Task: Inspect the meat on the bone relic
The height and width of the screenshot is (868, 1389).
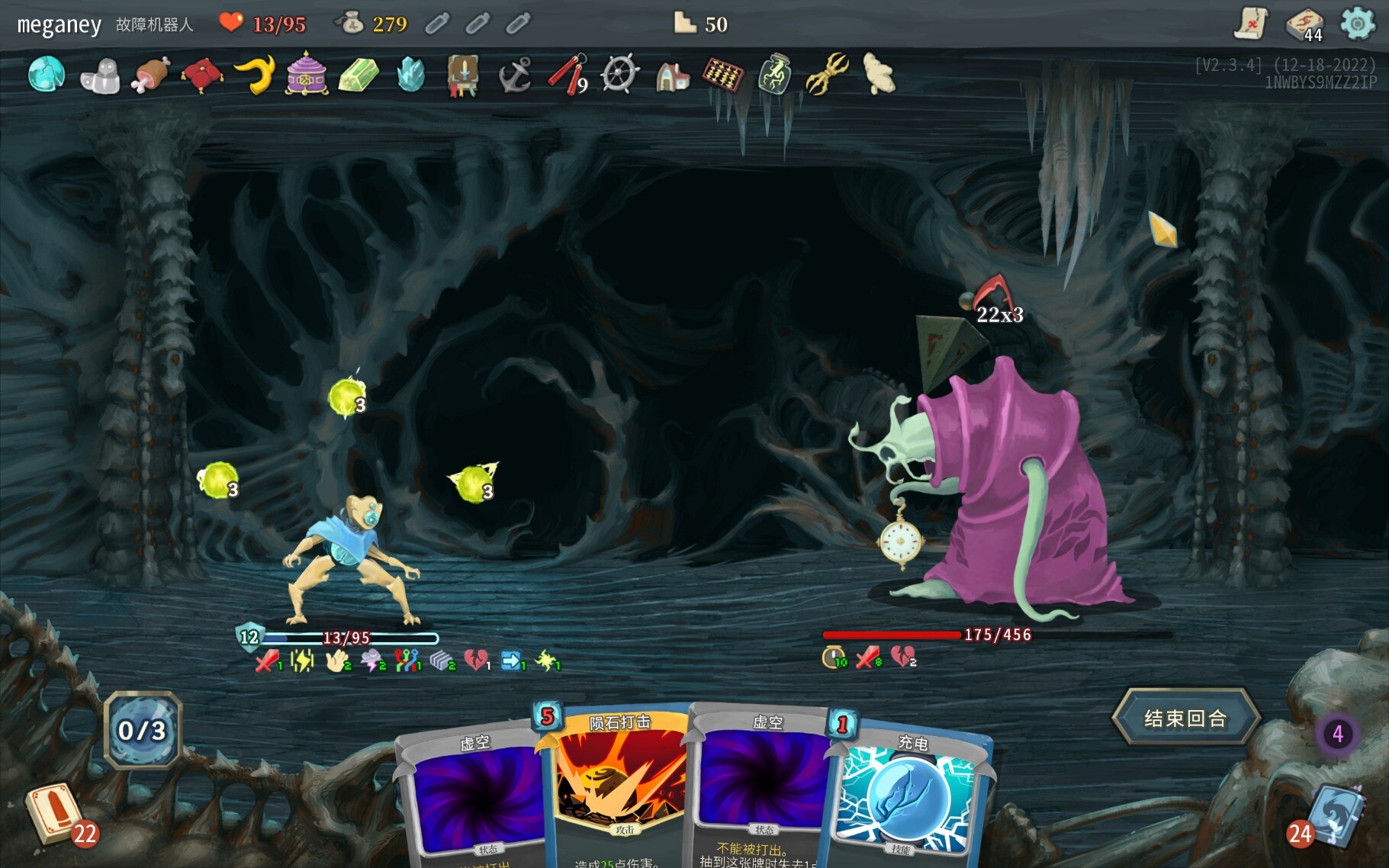Action: (x=150, y=76)
